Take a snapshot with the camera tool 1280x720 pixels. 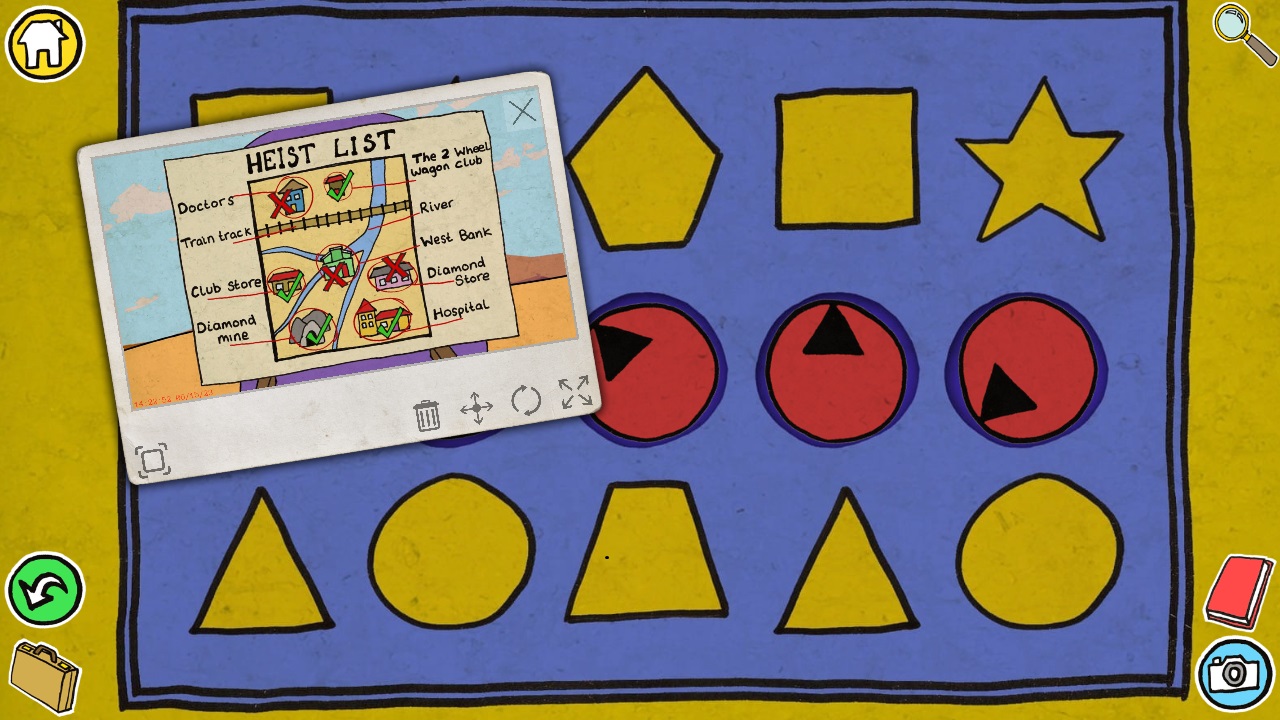[1236, 674]
